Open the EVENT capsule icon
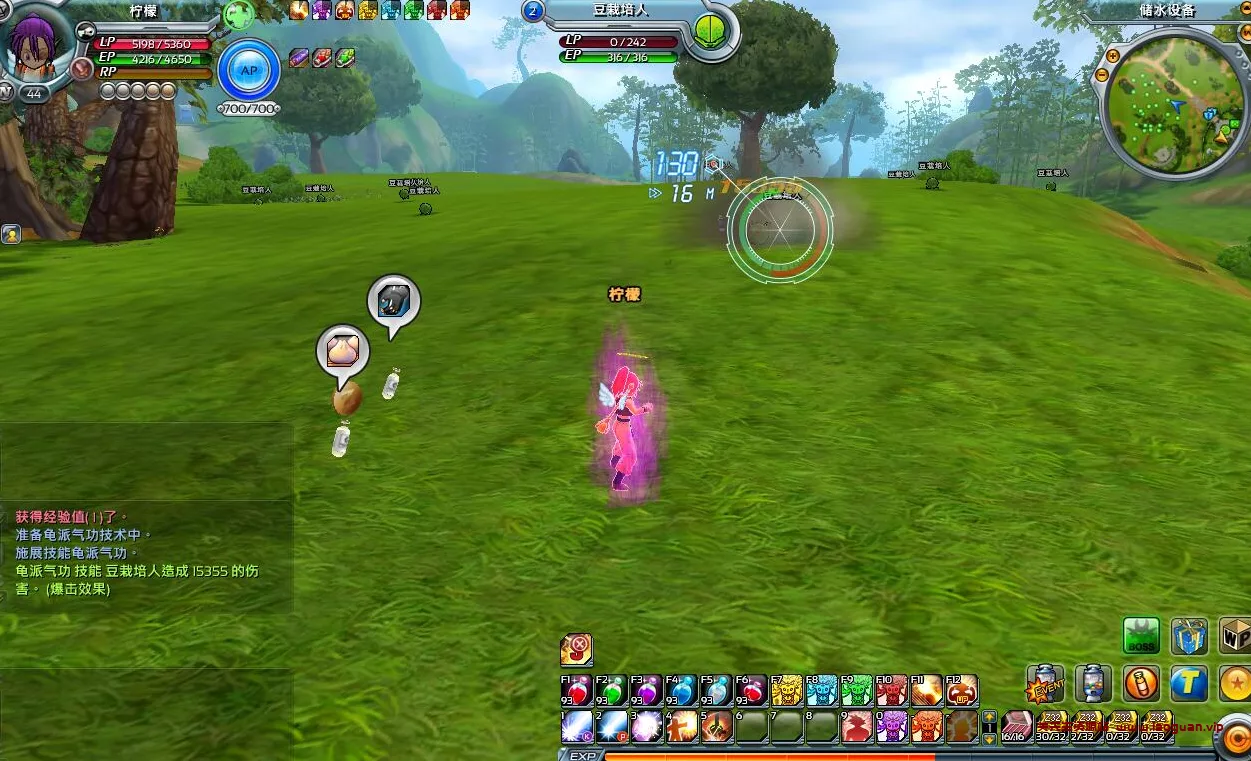The width and height of the screenshot is (1251, 761). point(1045,685)
